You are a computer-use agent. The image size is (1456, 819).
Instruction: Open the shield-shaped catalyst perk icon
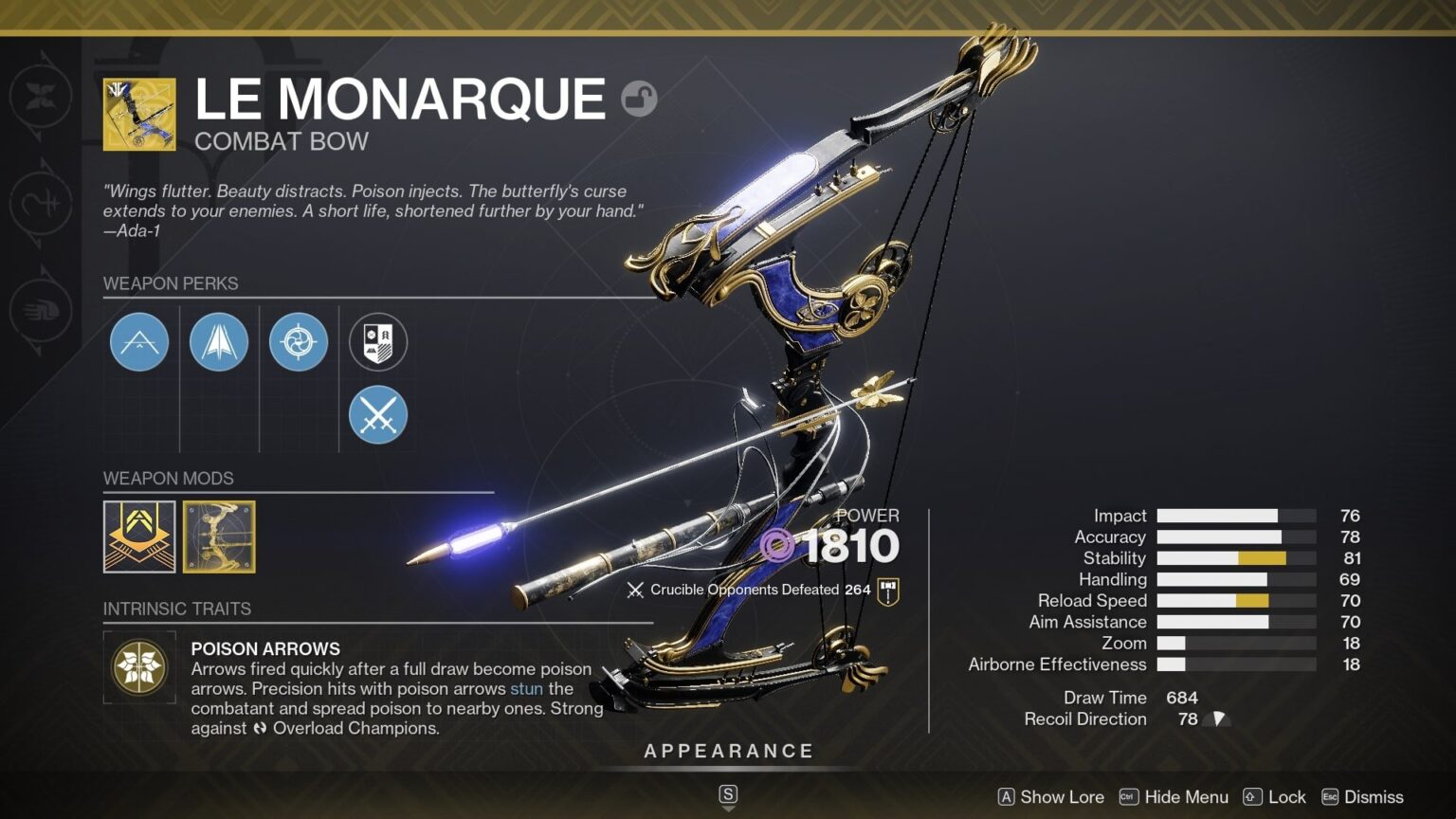pos(377,341)
